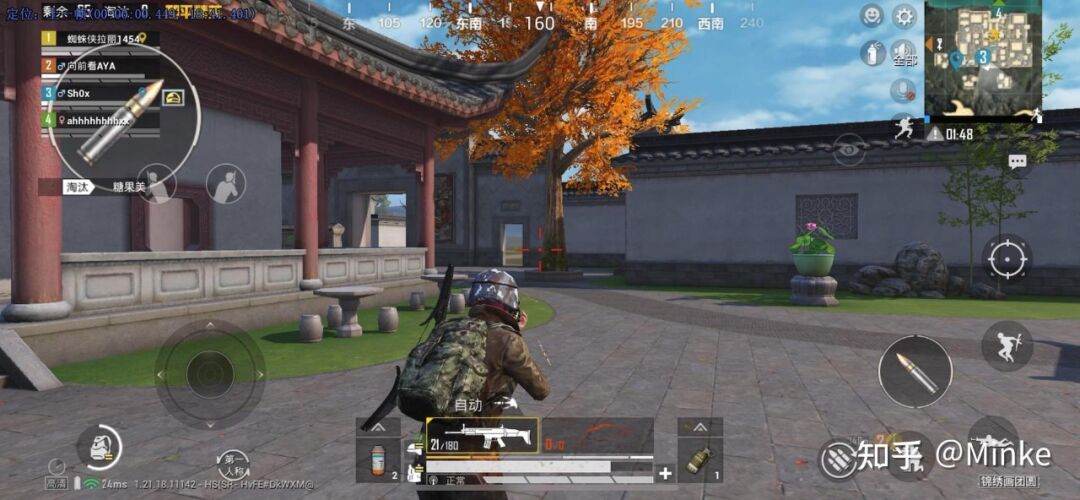This screenshot has height=500, width=1080.
Task: Open the backpack inventory
Action: pos(98,447)
